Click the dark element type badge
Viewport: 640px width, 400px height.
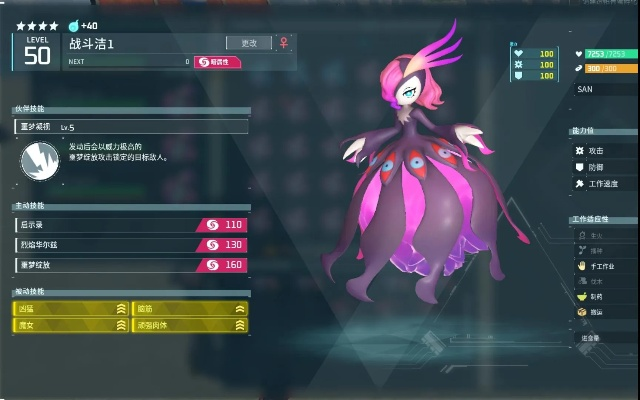coord(217,62)
